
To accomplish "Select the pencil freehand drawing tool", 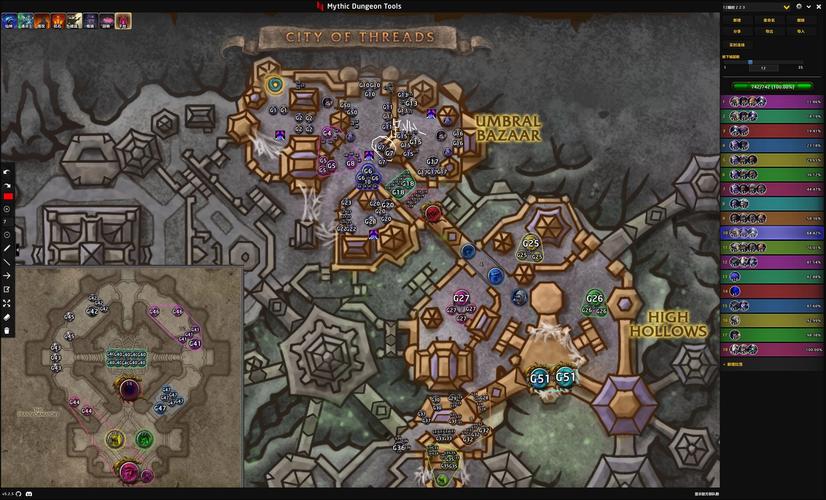I will pyautogui.click(x=7, y=248).
